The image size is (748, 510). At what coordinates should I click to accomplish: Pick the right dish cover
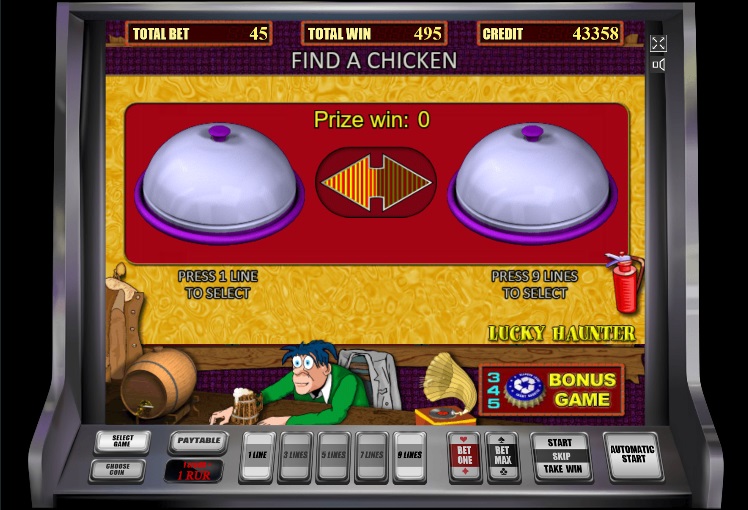coord(532,180)
